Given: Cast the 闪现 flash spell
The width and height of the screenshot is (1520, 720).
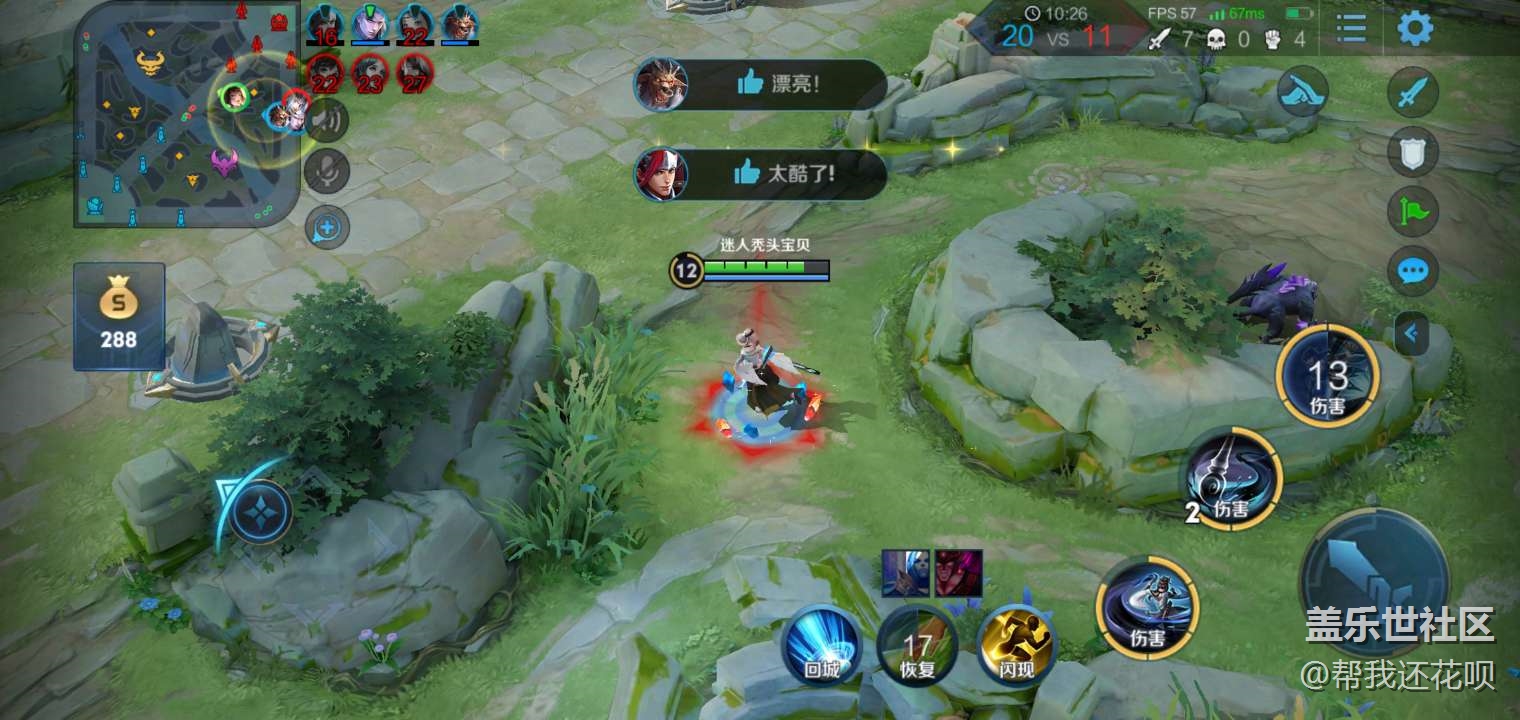Looking at the screenshot, I should 1016,645.
